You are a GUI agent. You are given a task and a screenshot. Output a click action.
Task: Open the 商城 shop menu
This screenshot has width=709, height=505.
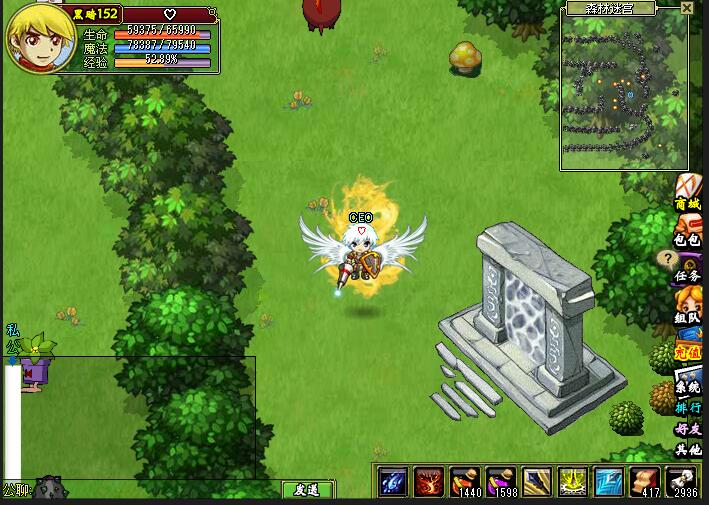tap(688, 192)
